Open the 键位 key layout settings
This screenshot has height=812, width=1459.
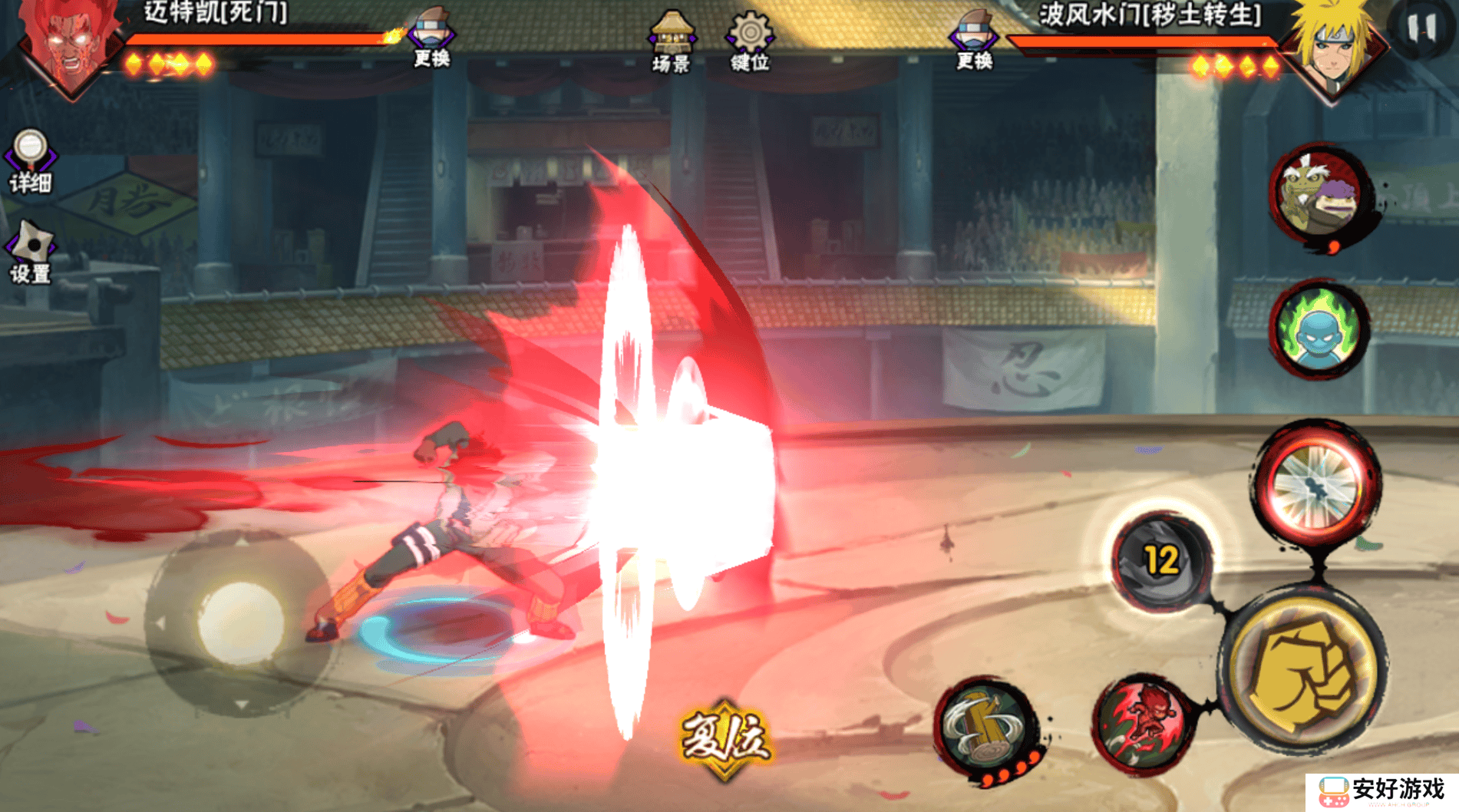[x=750, y=41]
